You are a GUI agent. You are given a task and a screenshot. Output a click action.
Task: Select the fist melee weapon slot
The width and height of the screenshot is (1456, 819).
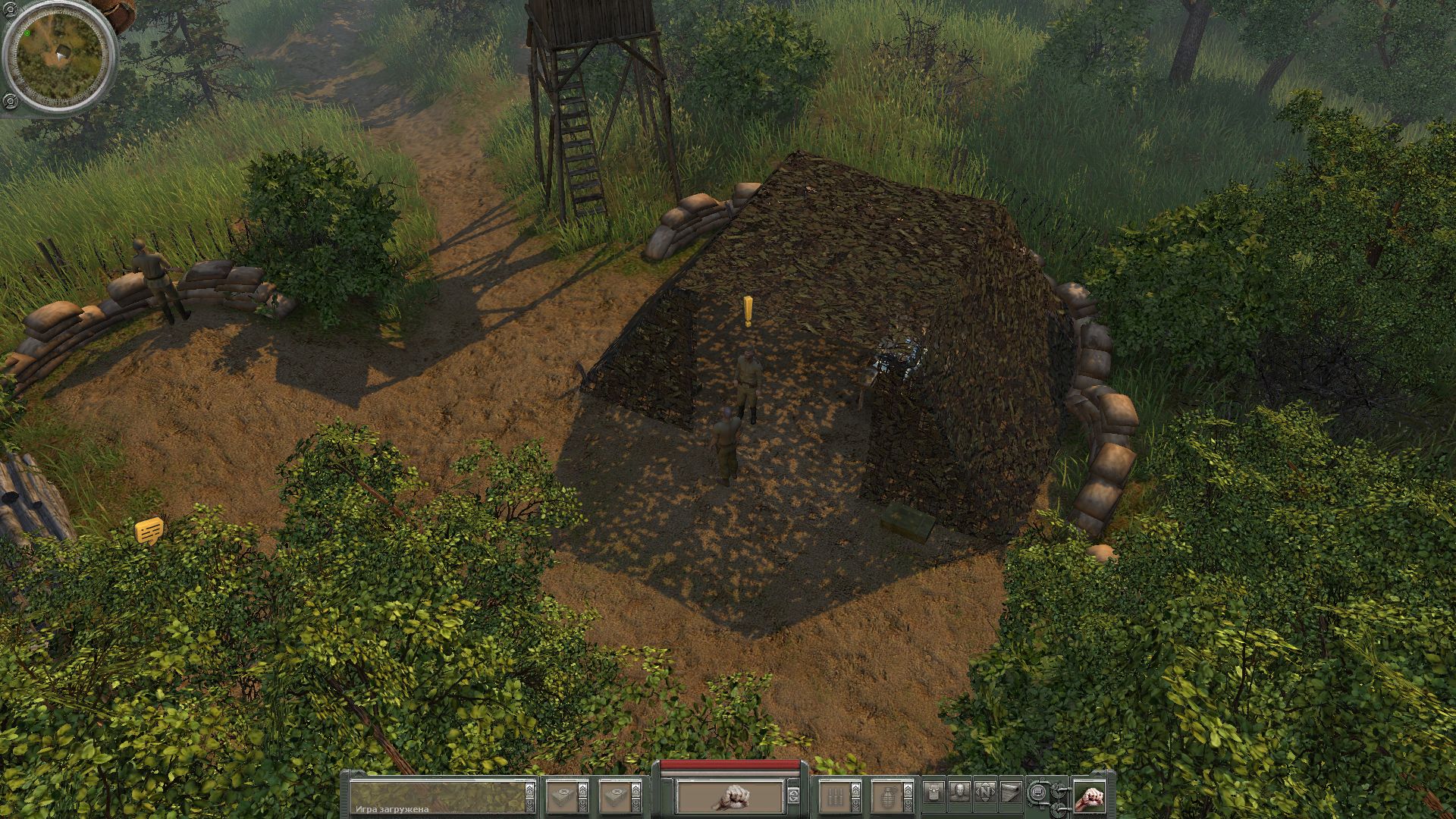(x=730, y=796)
